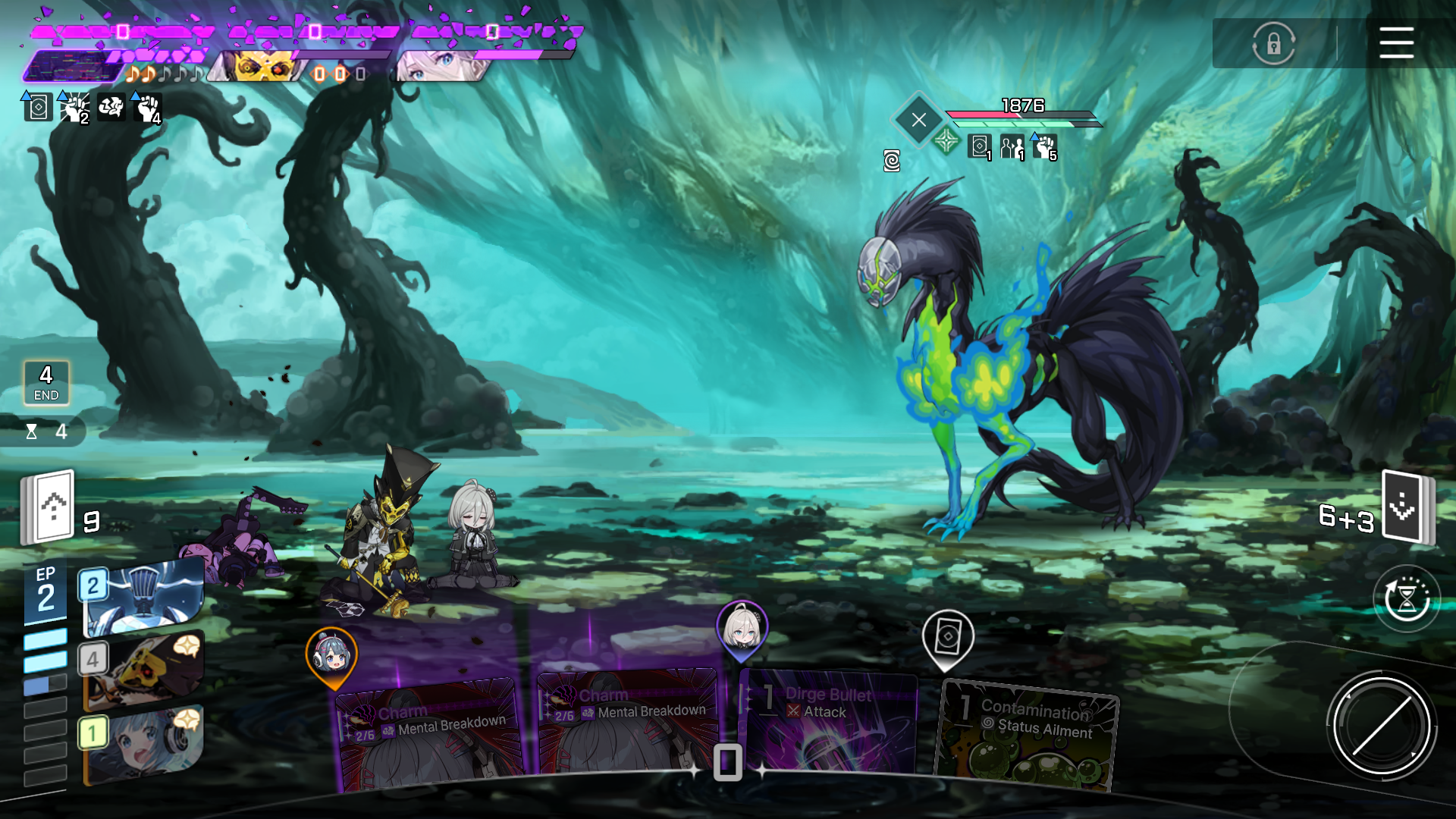Toggle the auto-lock circular button
The width and height of the screenshot is (1456, 819).
click(1273, 43)
